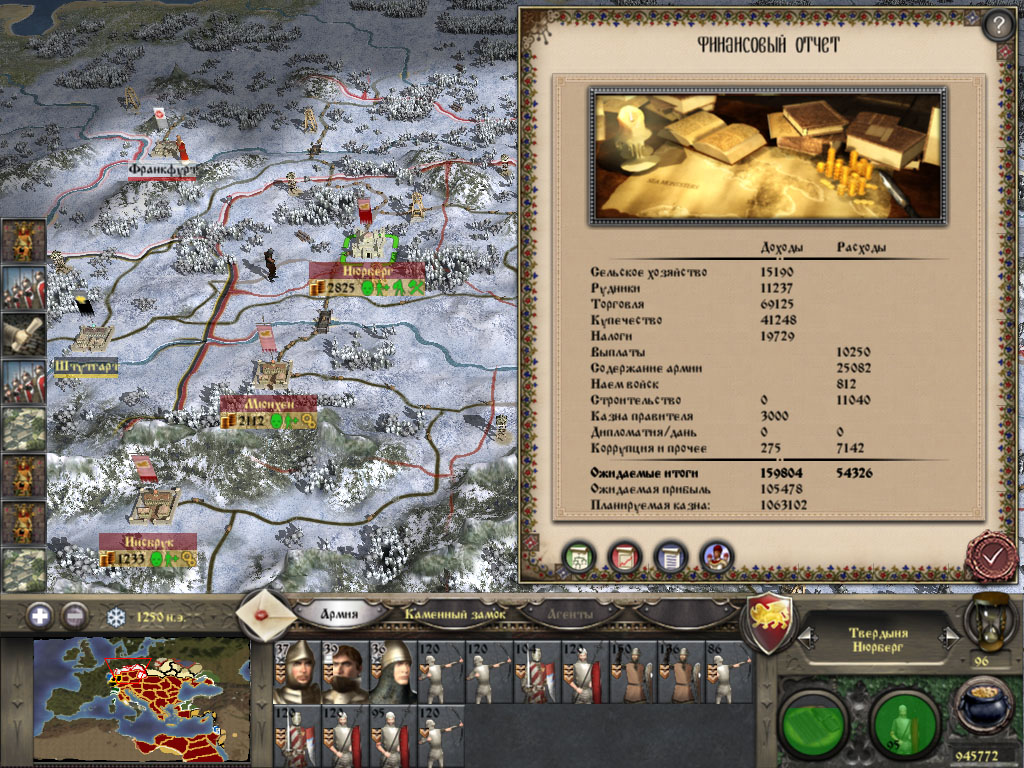Zoom out with the minus button
Screen dimensions: 1024x768
(74, 615)
